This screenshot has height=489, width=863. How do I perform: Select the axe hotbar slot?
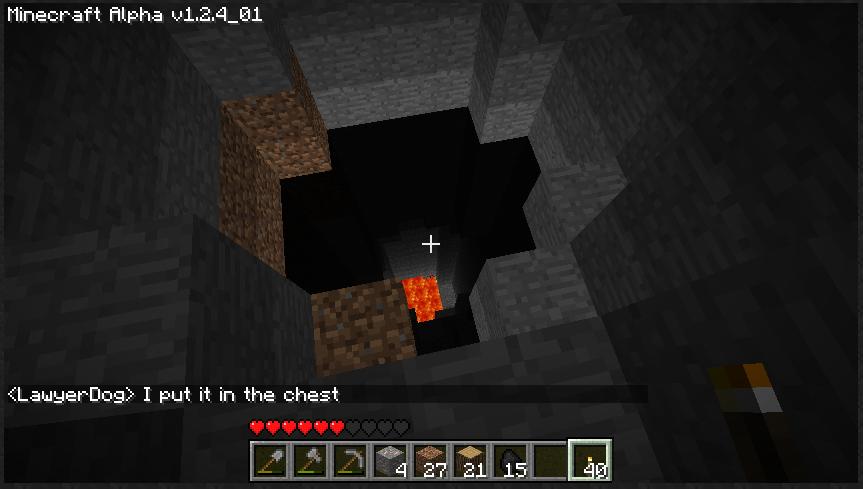pyautogui.click(x=309, y=460)
